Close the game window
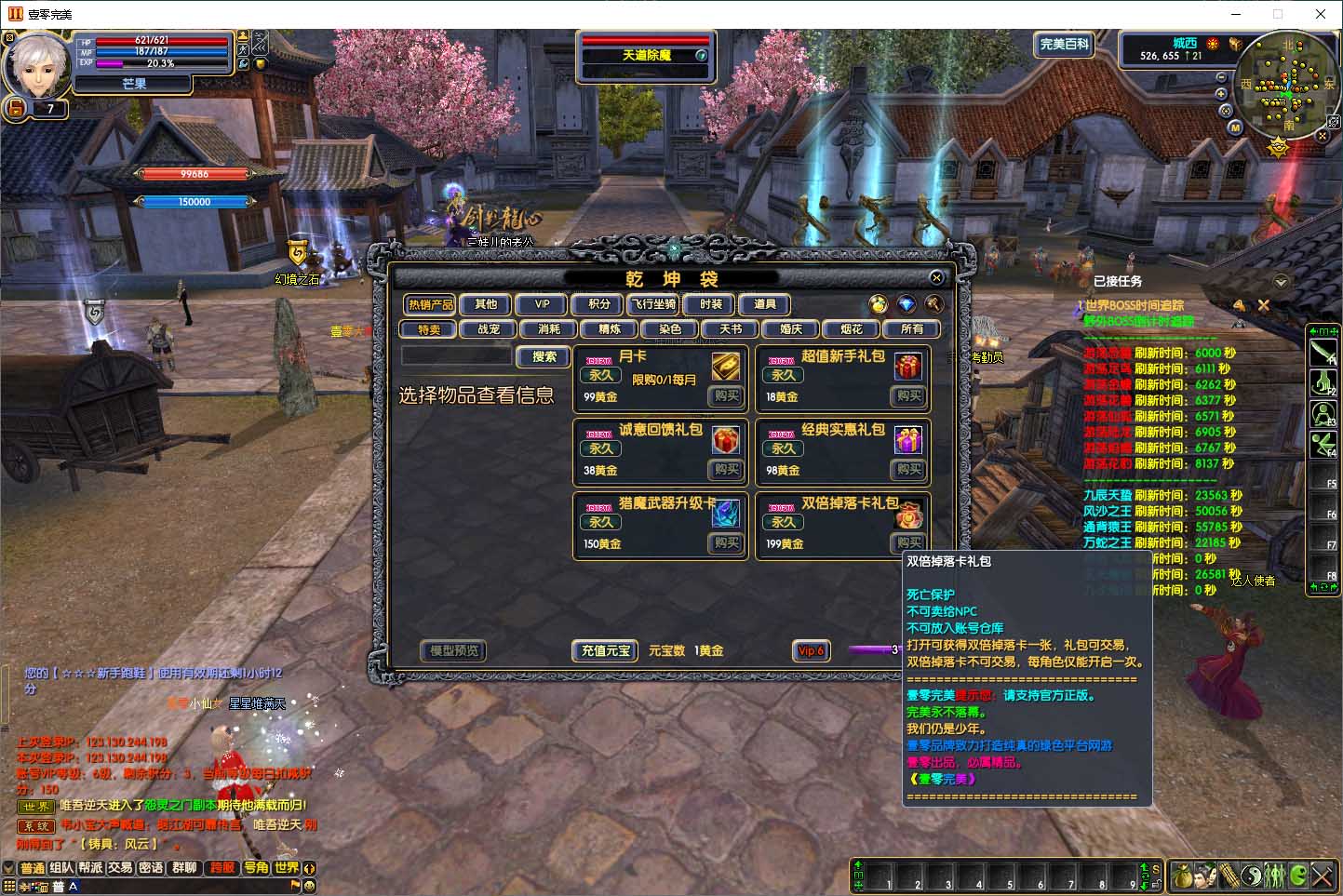This screenshot has width=1343, height=896. (x=1320, y=14)
